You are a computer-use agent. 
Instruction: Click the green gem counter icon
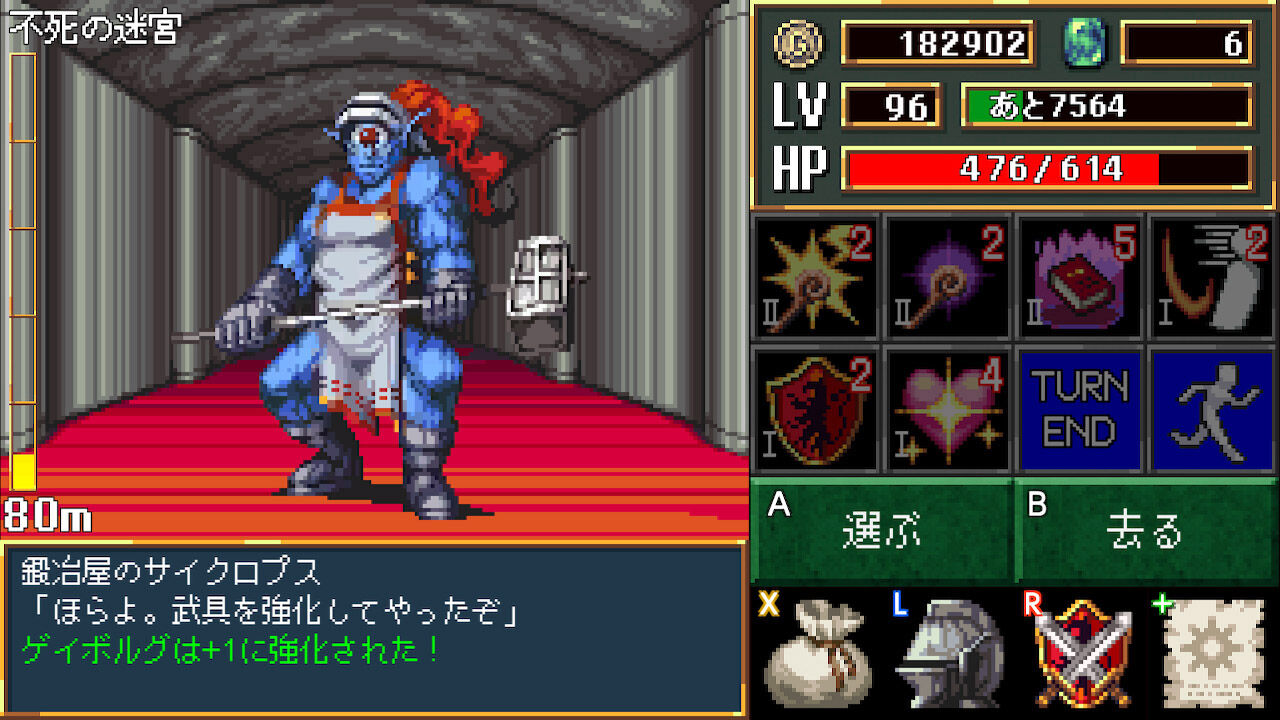tap(1090, 45)
